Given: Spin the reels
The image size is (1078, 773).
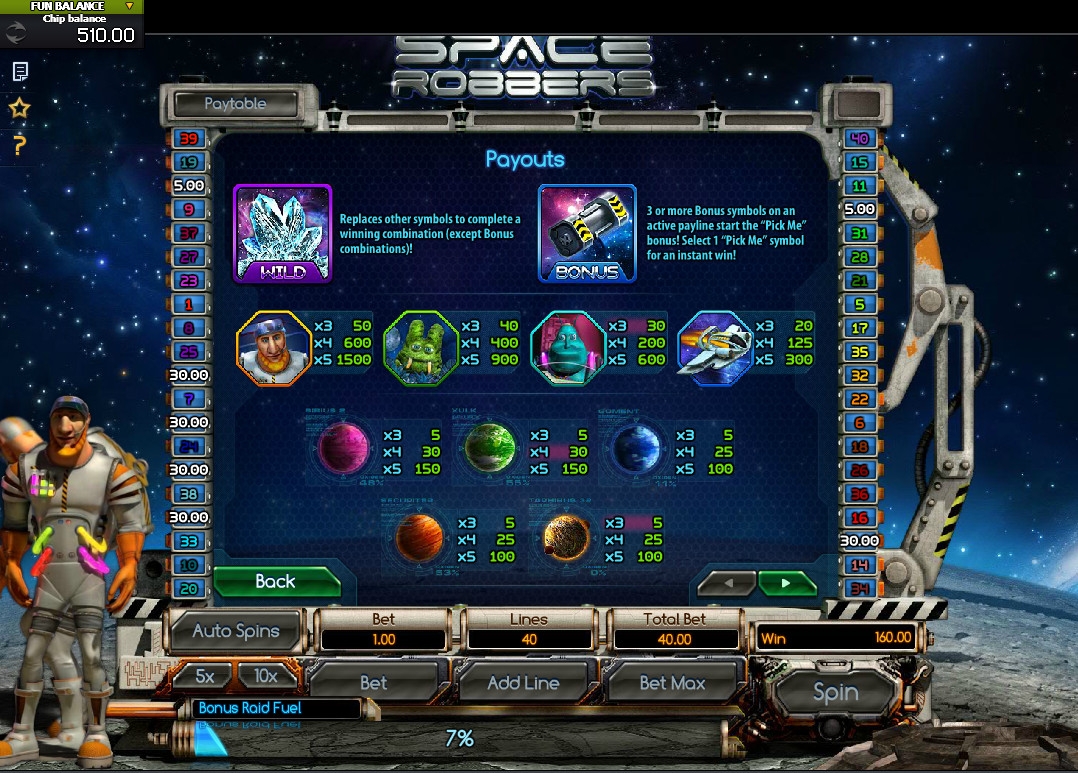Looking at the screenshot, I should point(835,691).
